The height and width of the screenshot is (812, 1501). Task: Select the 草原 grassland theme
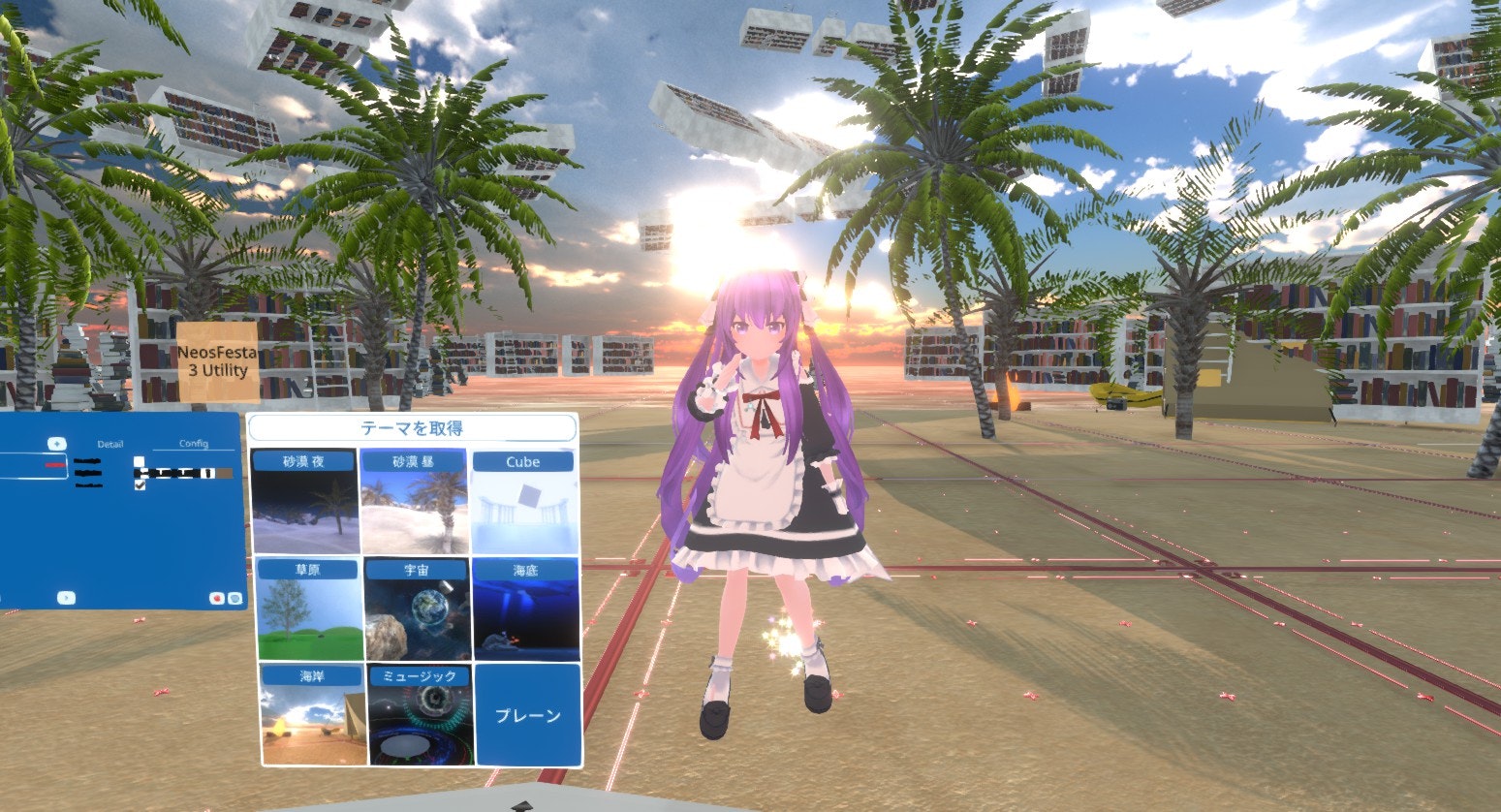(305, 609)
